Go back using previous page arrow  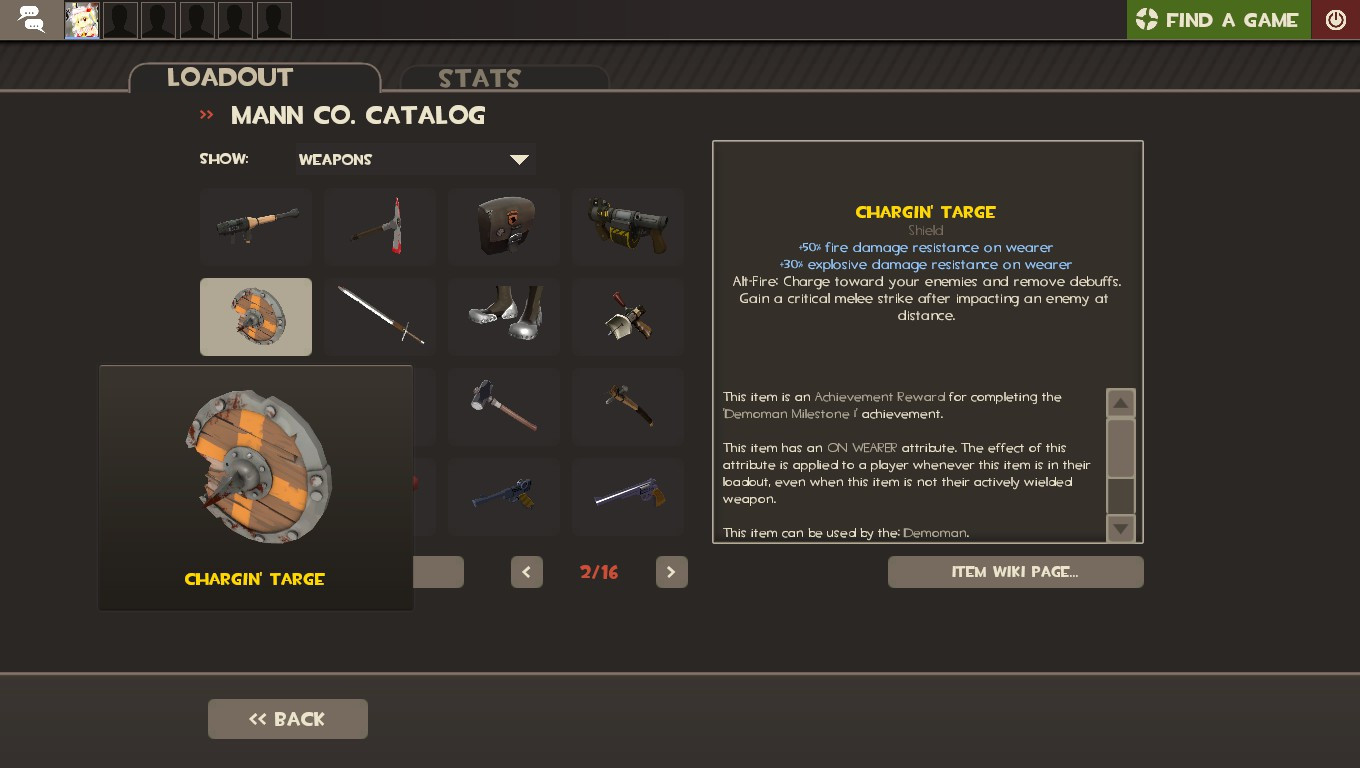tap(527, 572)
